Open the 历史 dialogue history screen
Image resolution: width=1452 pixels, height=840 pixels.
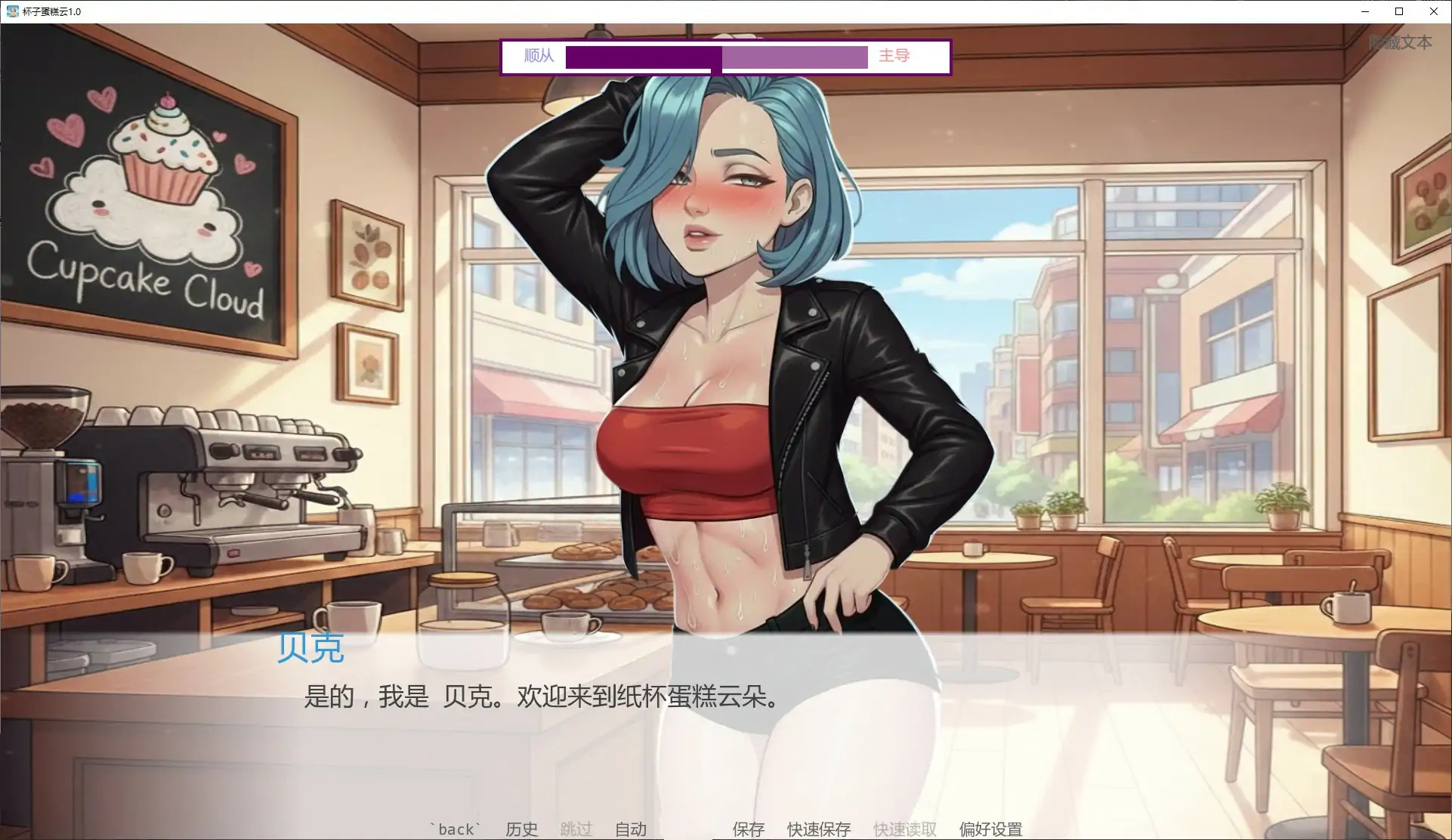(521, 829)
